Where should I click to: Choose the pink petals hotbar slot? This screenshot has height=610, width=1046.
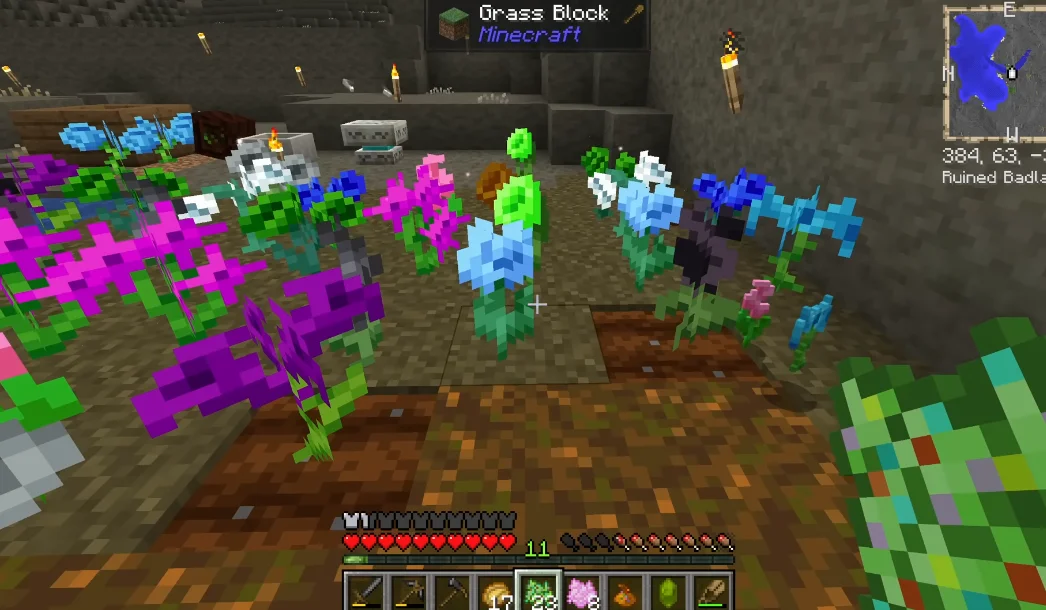point(581,591)
